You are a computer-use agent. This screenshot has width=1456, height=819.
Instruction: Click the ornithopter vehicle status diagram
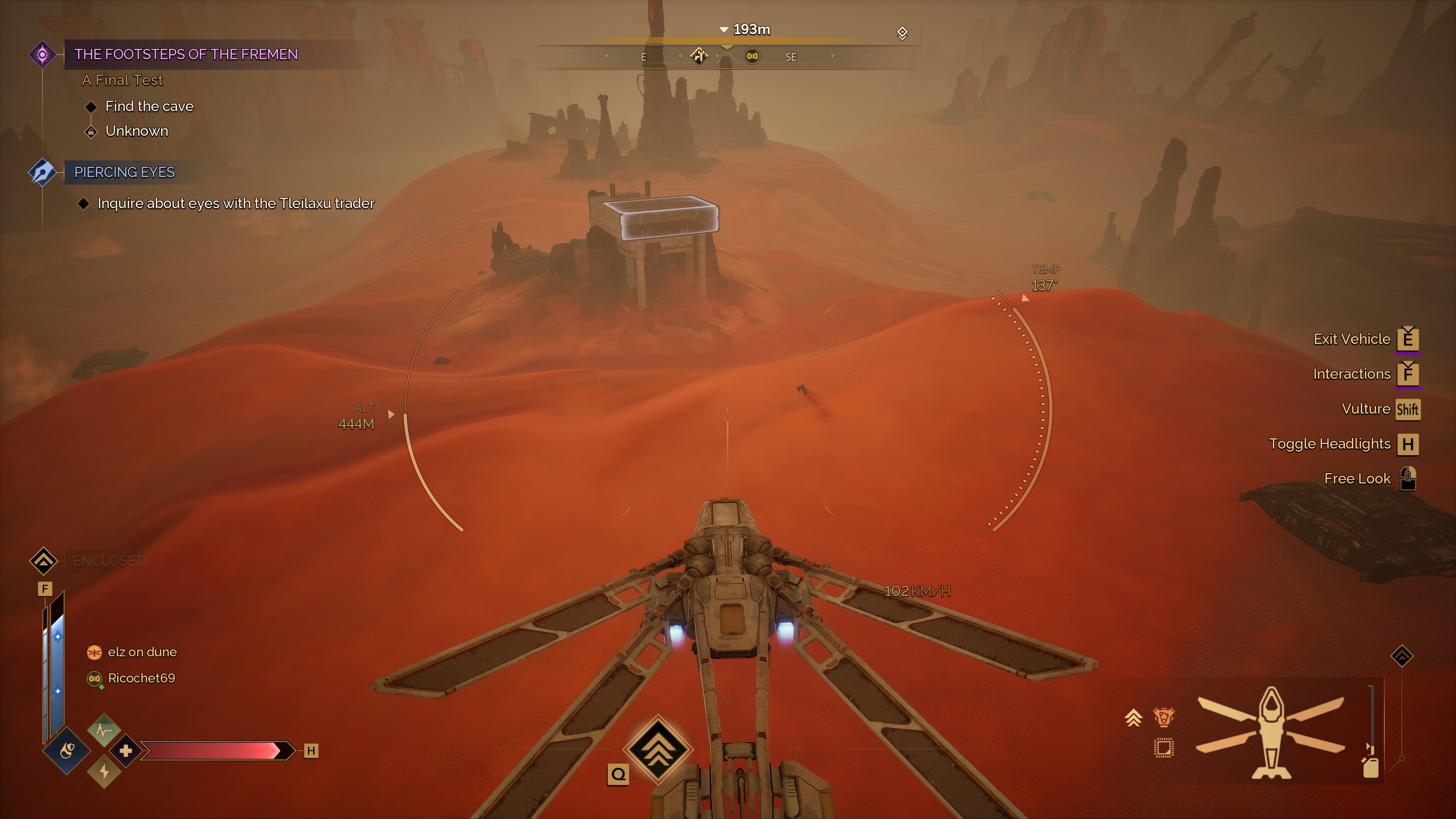pos(1271,731)
